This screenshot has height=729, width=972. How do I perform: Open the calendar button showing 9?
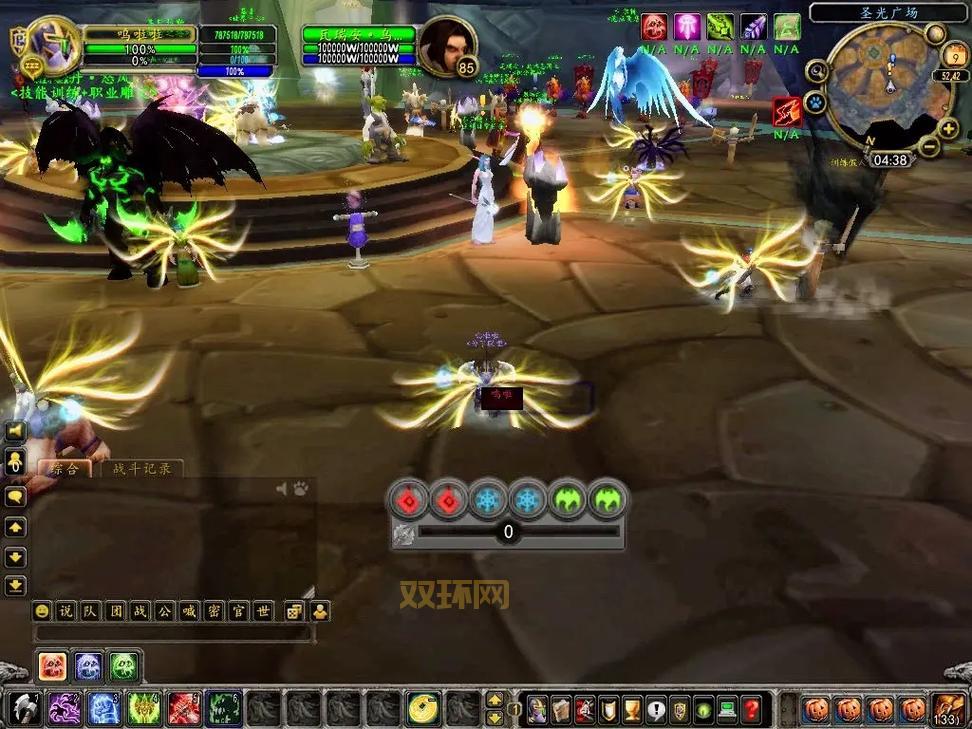point(955,54)
